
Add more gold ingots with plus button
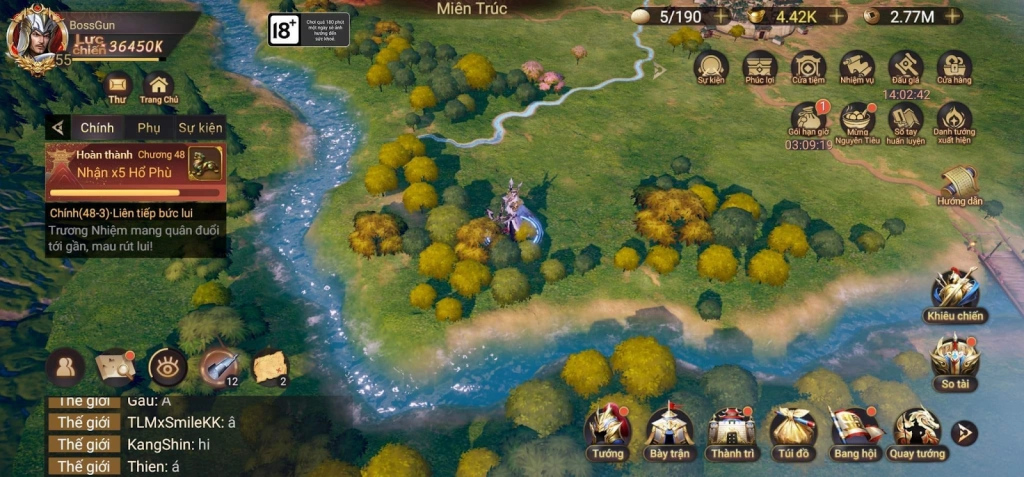pyautogui.click(x=838, y=16)
